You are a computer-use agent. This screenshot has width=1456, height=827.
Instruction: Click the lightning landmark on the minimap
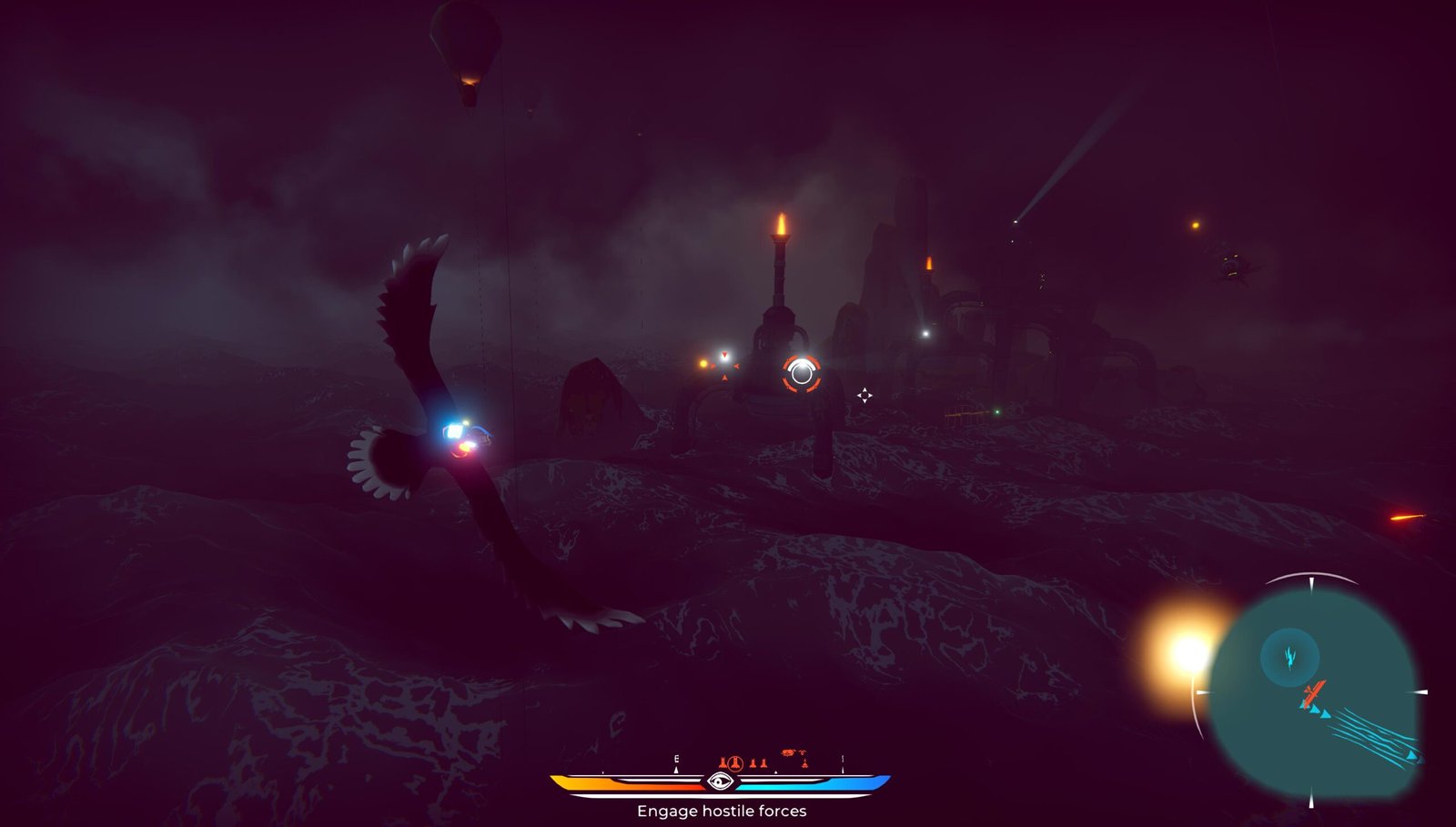[x=1289, y=656]
